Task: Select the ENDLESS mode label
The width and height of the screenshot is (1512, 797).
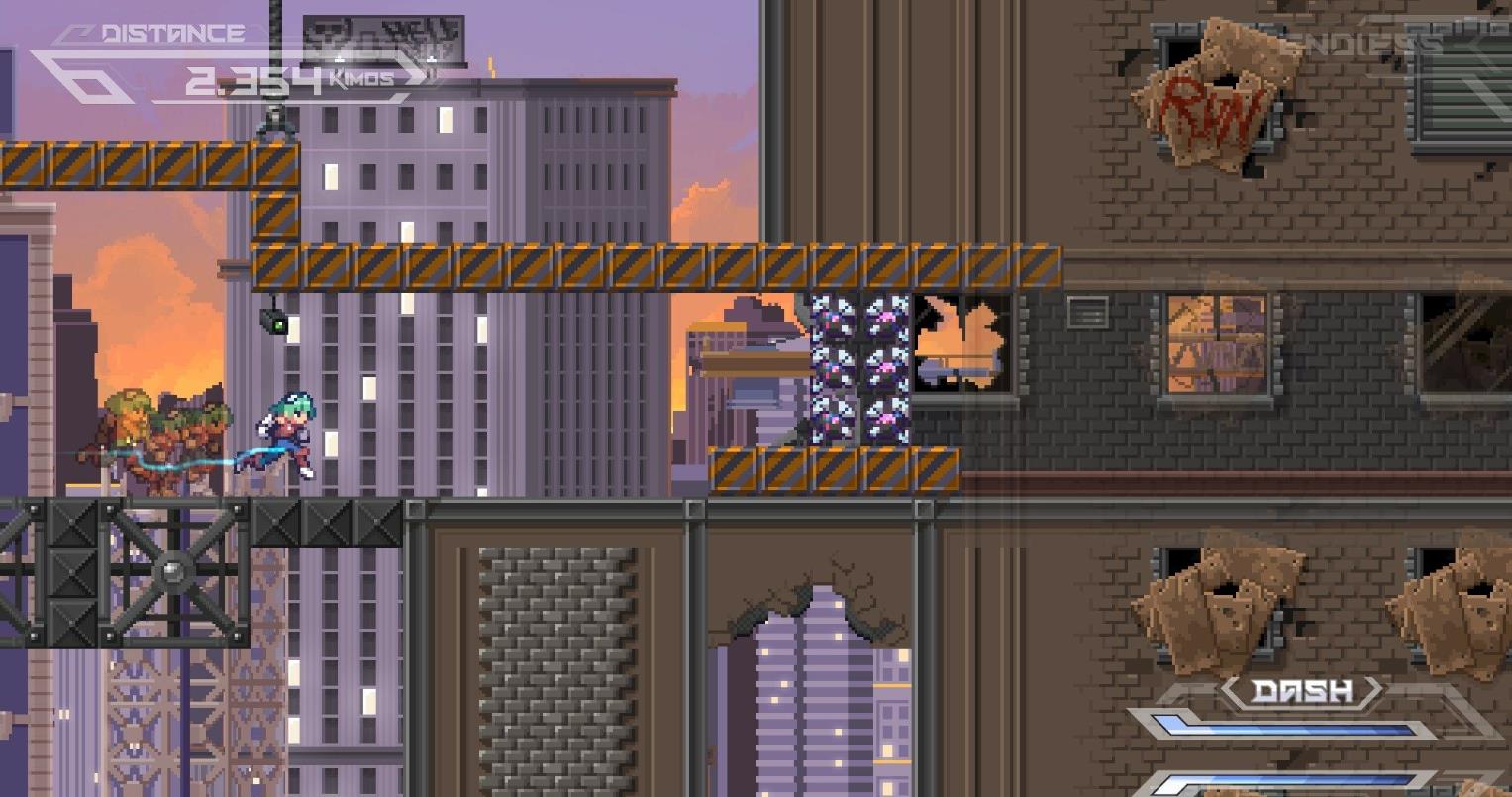Action: 1358,42
